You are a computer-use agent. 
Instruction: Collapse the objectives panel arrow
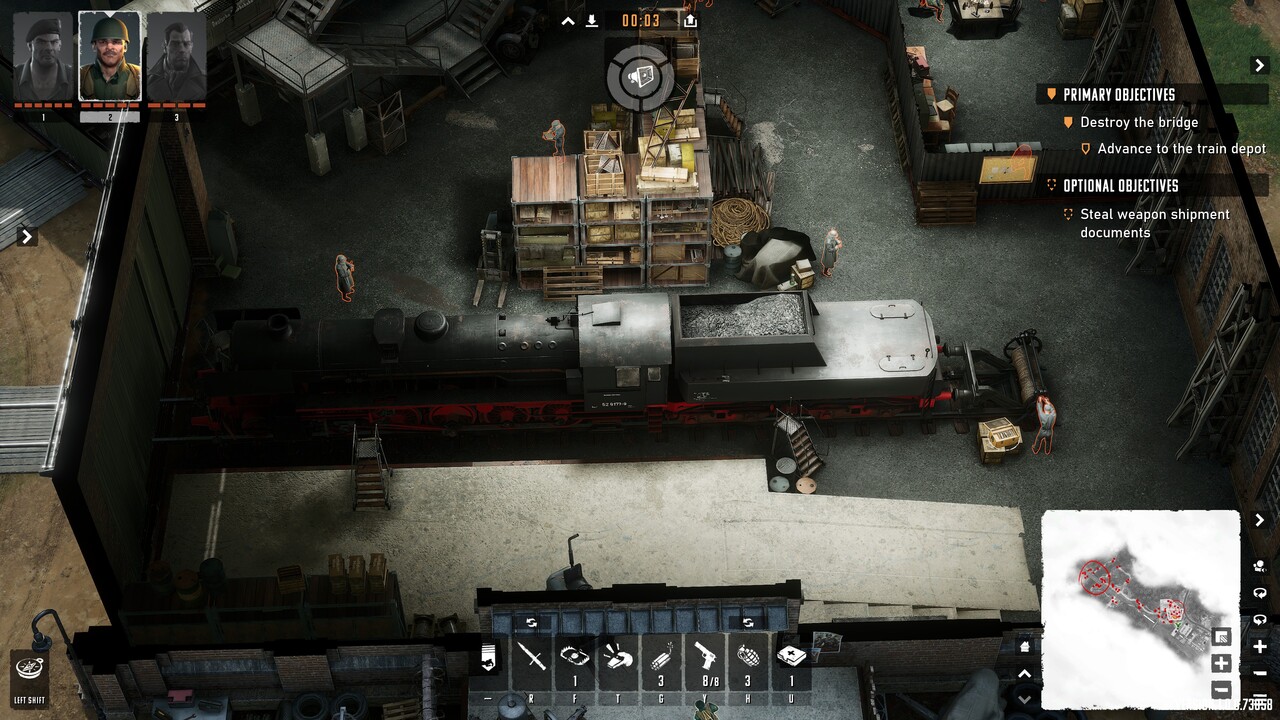point(1260,65)
